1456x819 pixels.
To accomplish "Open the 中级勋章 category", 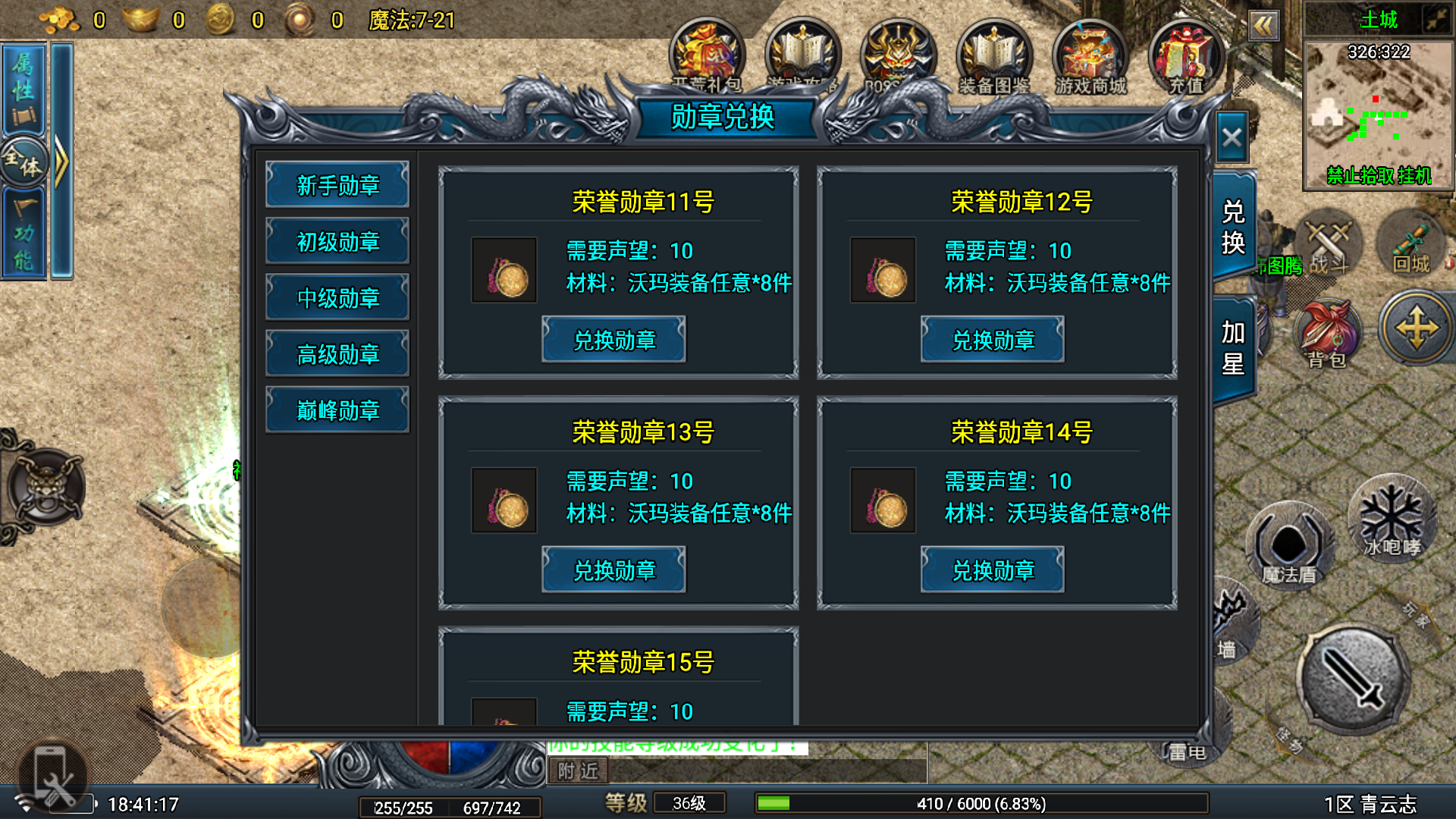I will click(337, 298).
